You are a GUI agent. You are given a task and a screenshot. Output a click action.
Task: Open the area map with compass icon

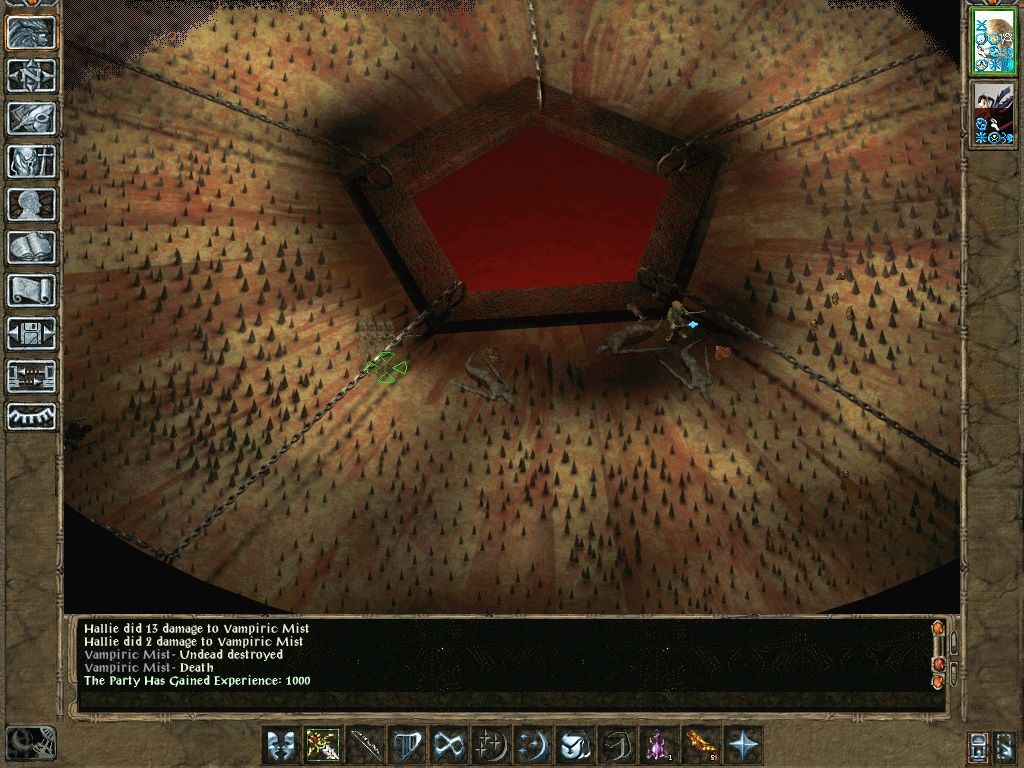(31, 75)
